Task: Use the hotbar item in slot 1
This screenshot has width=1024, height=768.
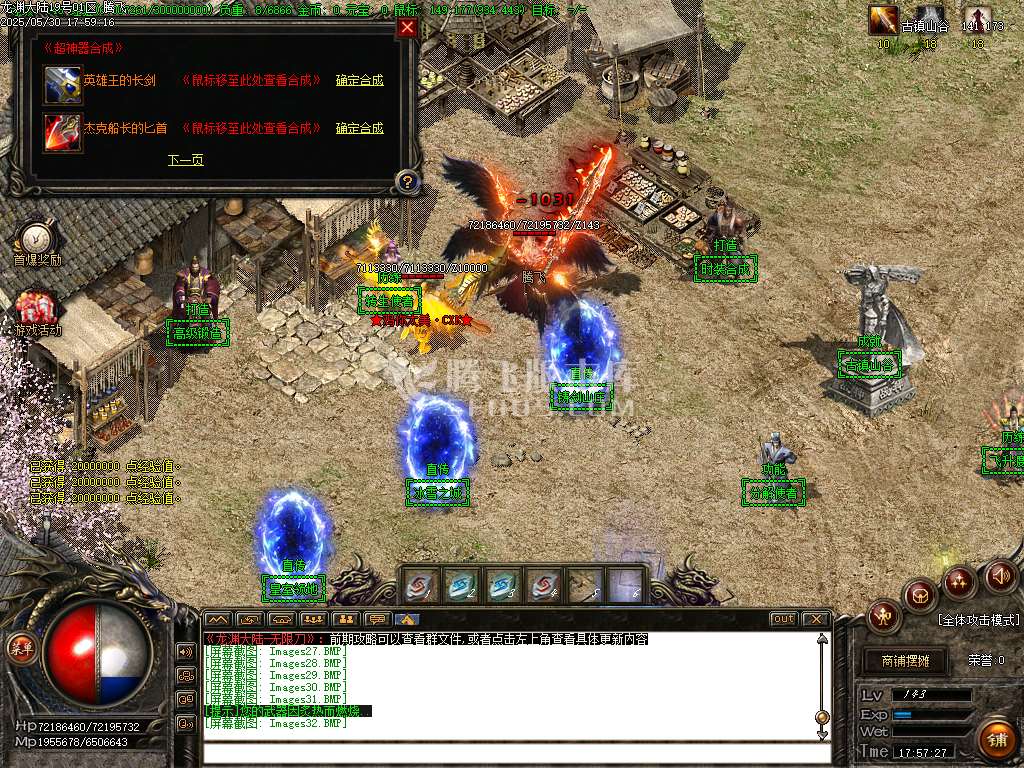Action: coord(420,586)
